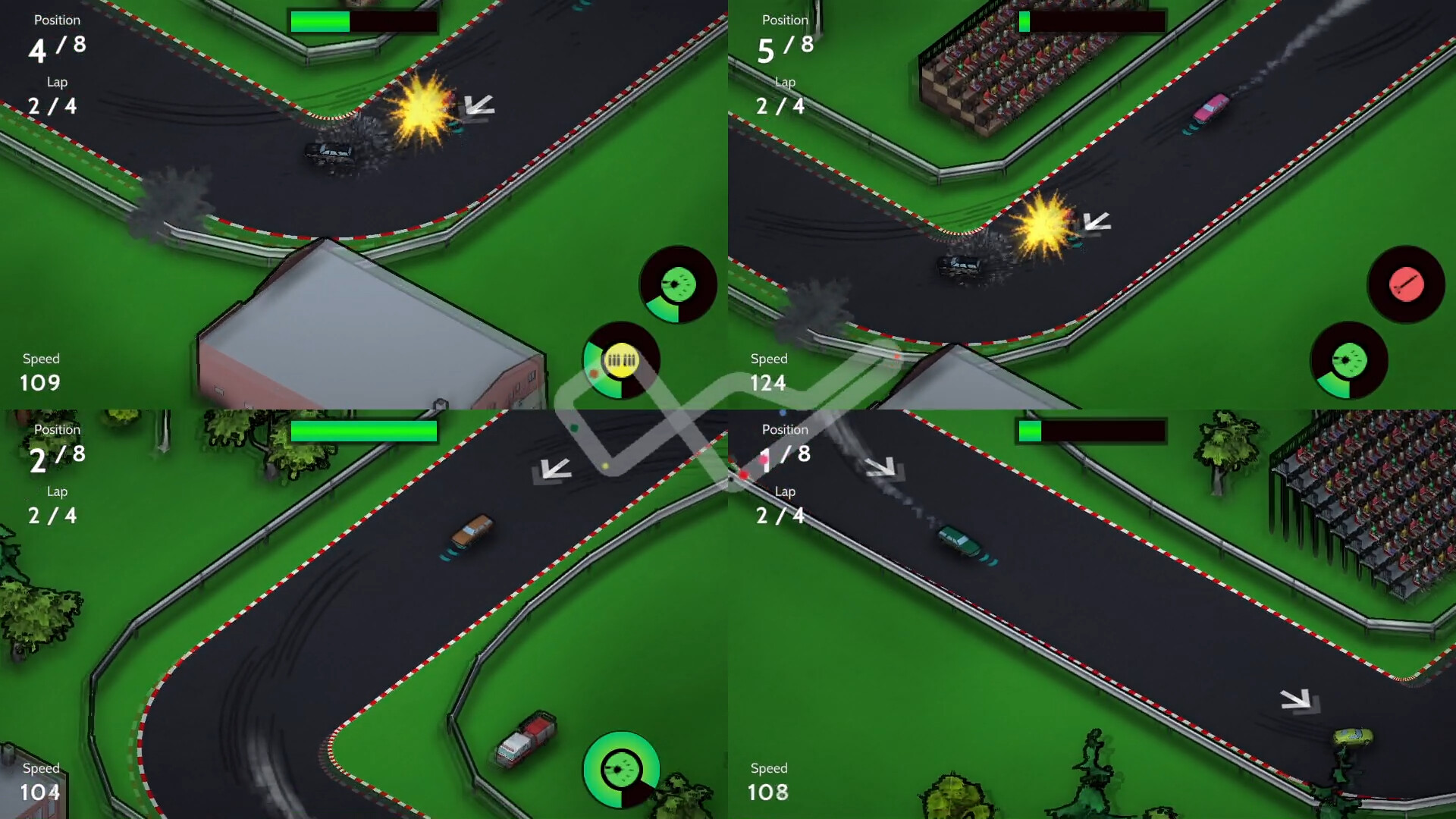Click player 1's green health bar
The image size is (1456, 819).
318,21
